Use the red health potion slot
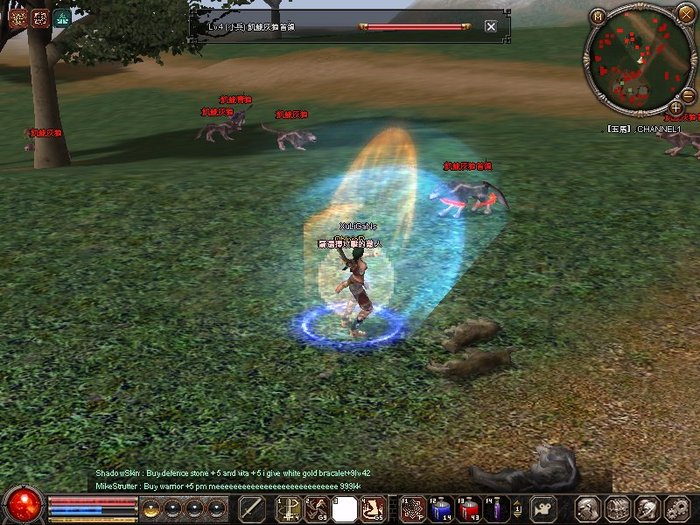This screenshot has width=700, height=525. [x=469, y=508]
